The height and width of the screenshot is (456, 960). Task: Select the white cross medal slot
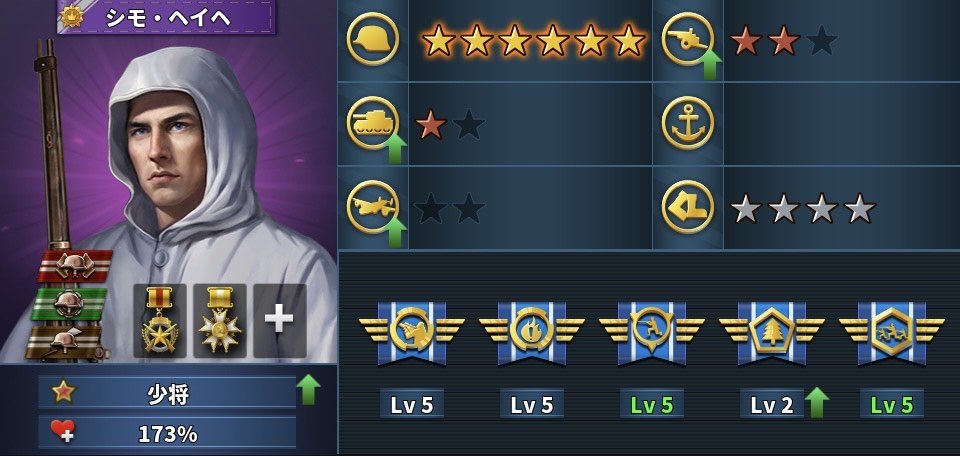(x=219, y=320)
